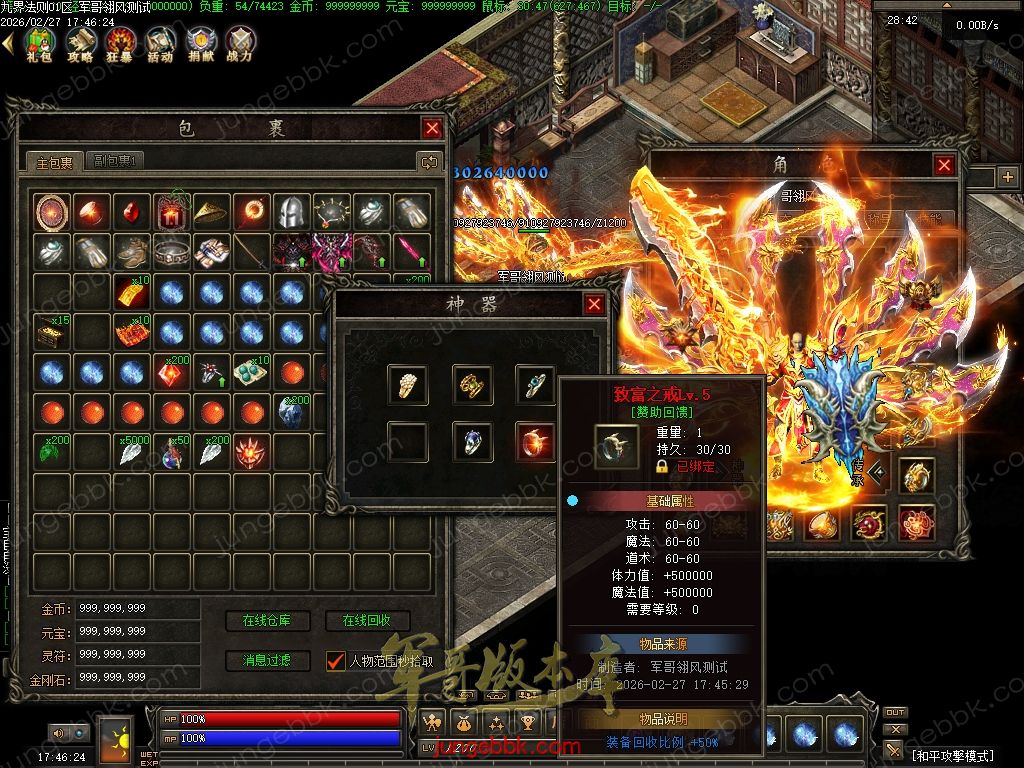The width and height of the screenshot is (1024, 768).
Task: Click the bag sort arrows button
Action: pyautogui.click(x=429, y=161)
